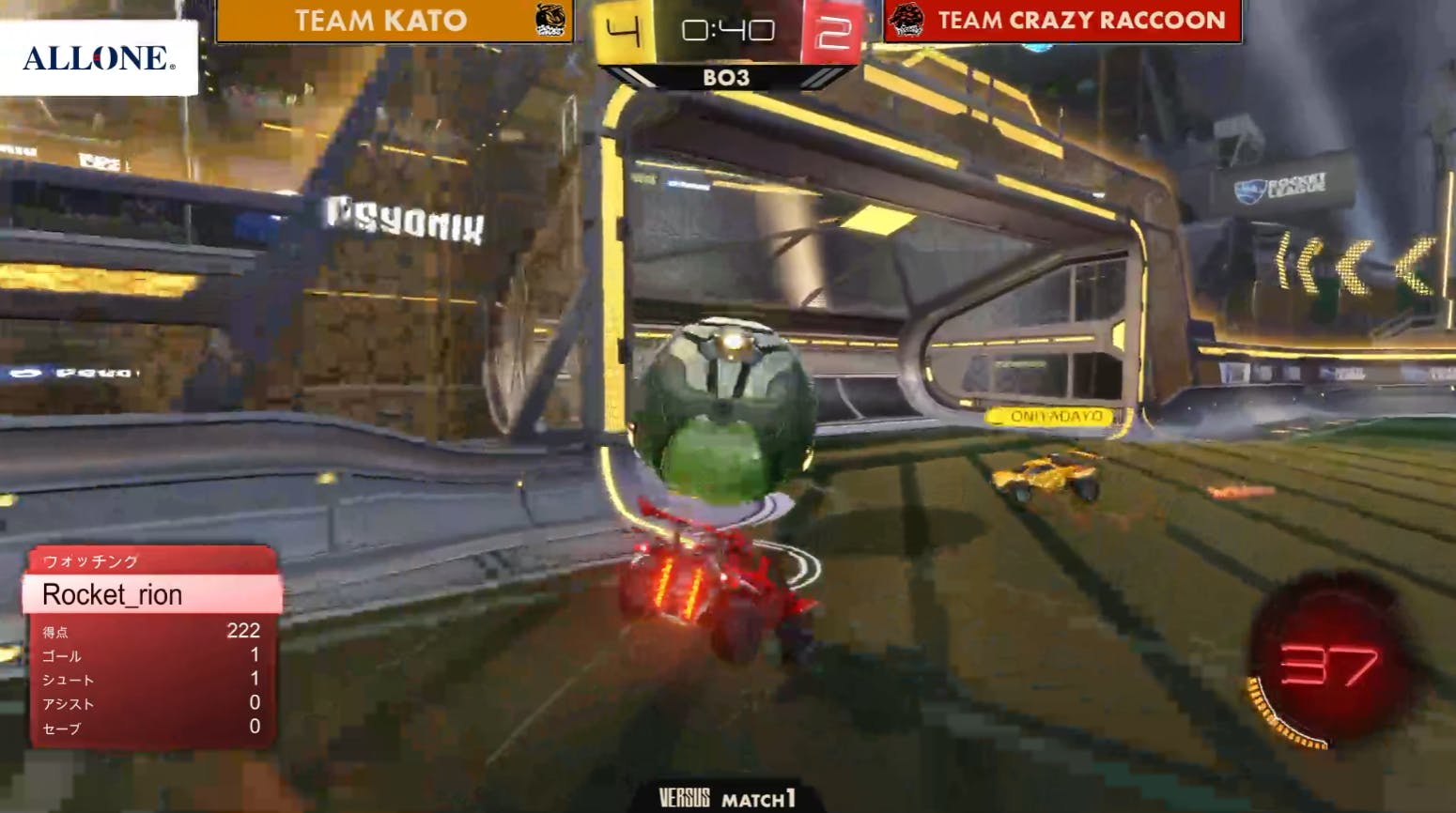1456x813 pixels.
Task: Select the TEAM KATO banner
Action: point(394,21)
